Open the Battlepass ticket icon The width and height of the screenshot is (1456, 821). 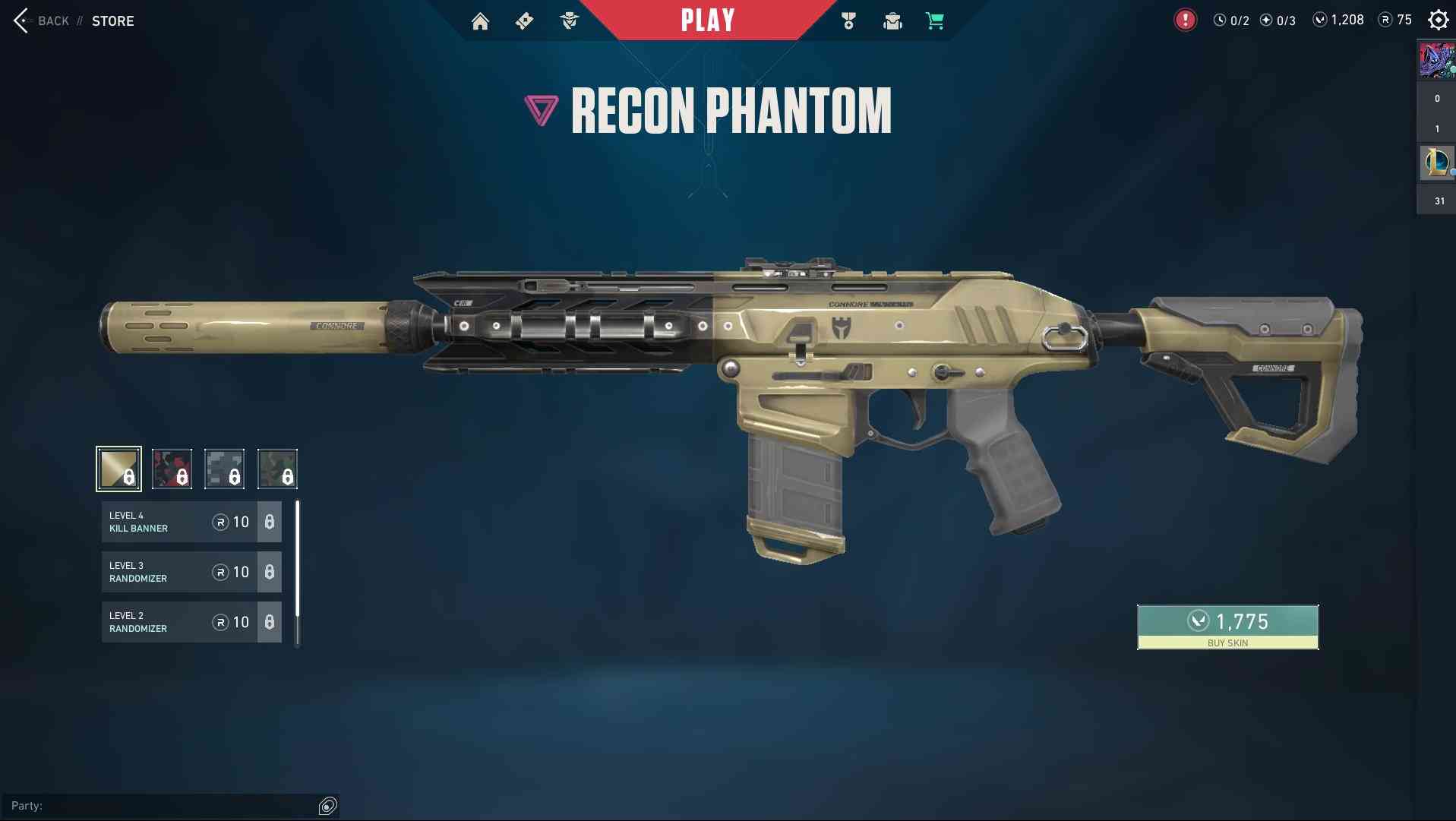(x=525, y=21)
